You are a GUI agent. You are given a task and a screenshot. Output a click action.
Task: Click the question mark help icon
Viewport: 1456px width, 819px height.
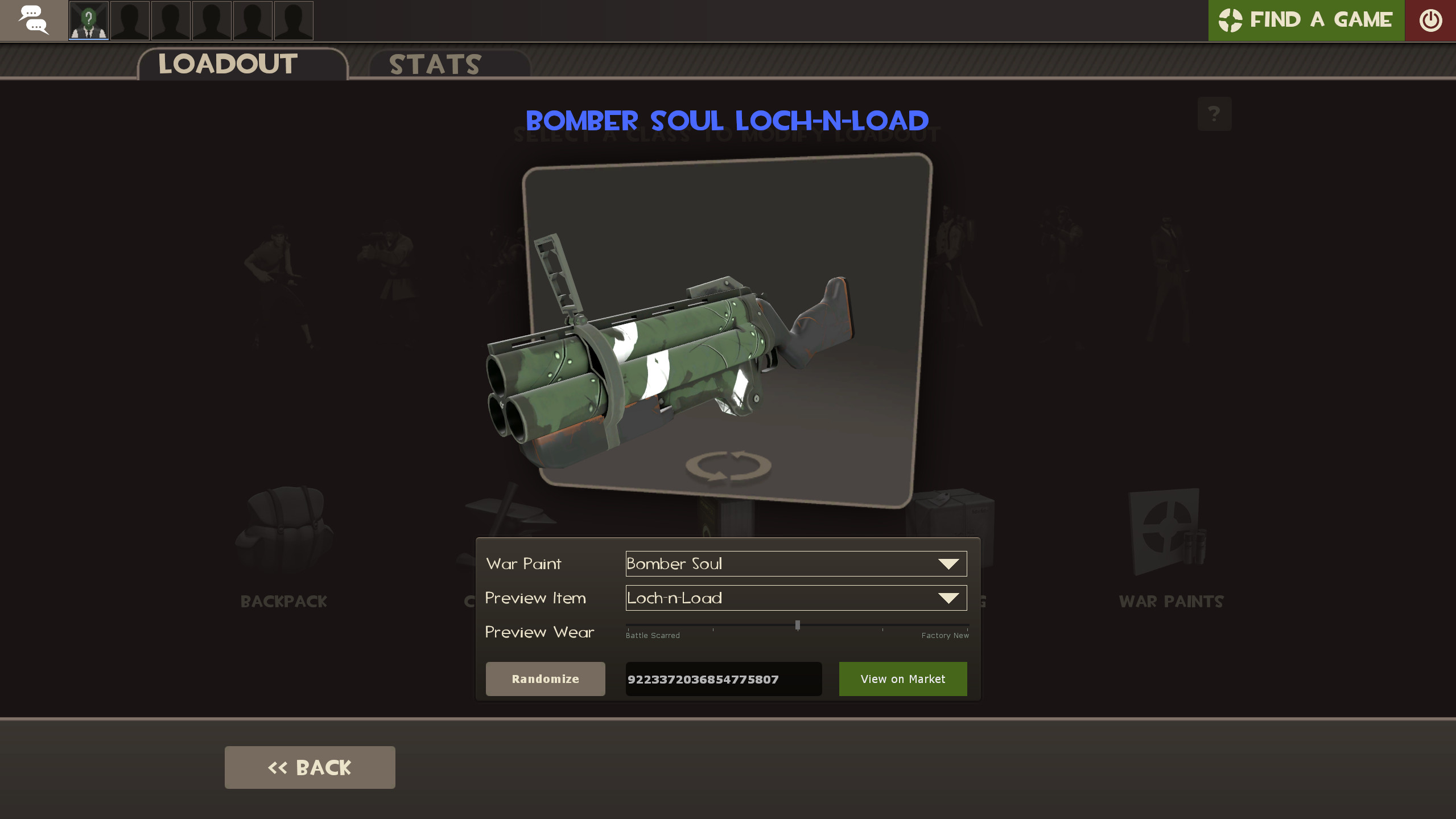(1214, 114)
